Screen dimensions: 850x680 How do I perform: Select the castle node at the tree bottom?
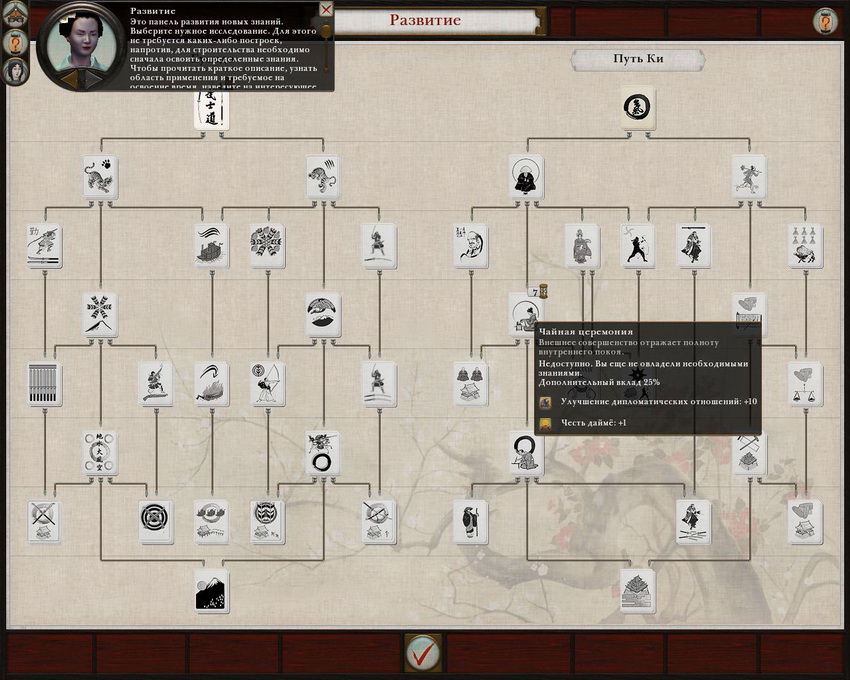[x=637, y=591]
